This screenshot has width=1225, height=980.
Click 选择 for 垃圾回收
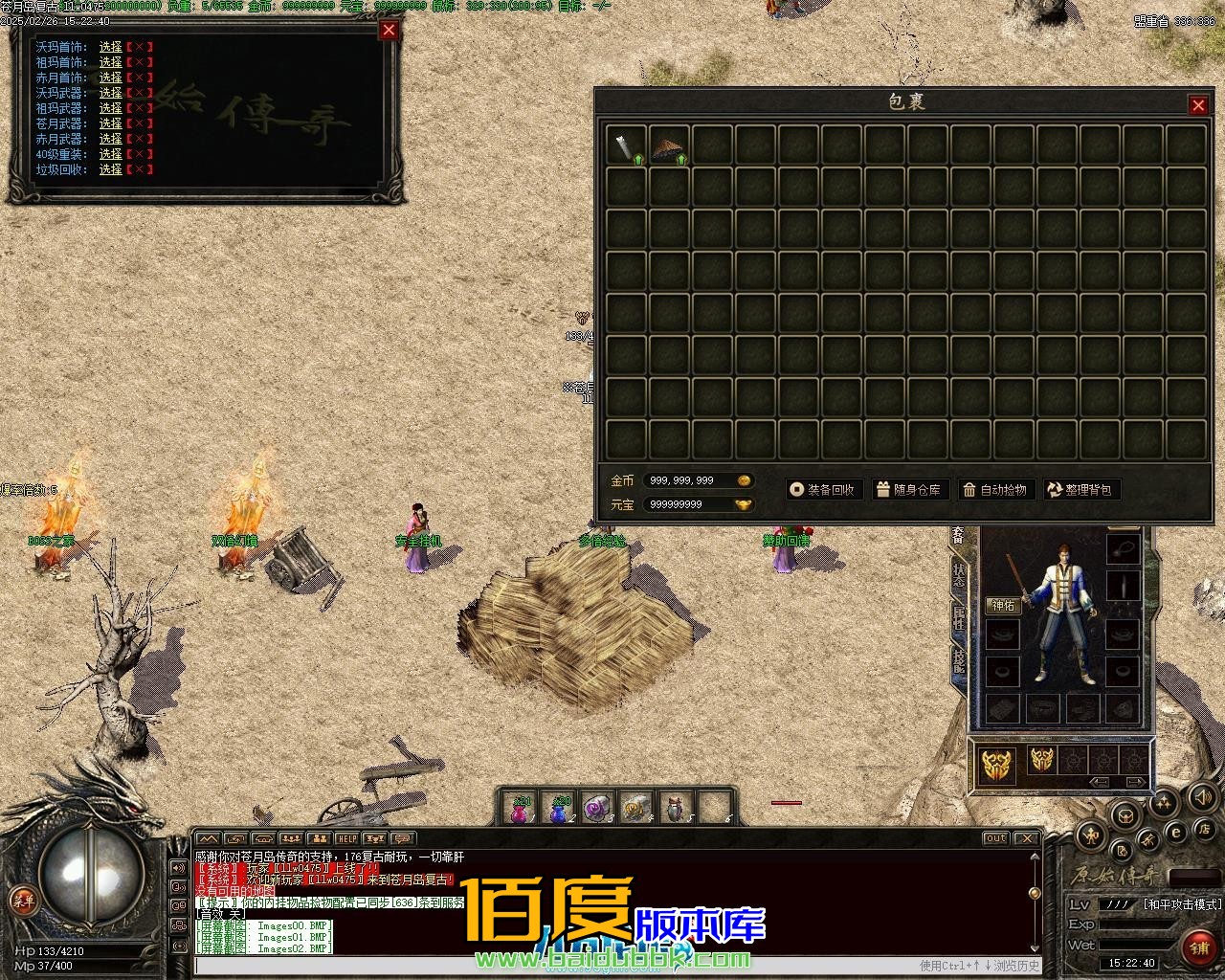[x=111, y=169]
